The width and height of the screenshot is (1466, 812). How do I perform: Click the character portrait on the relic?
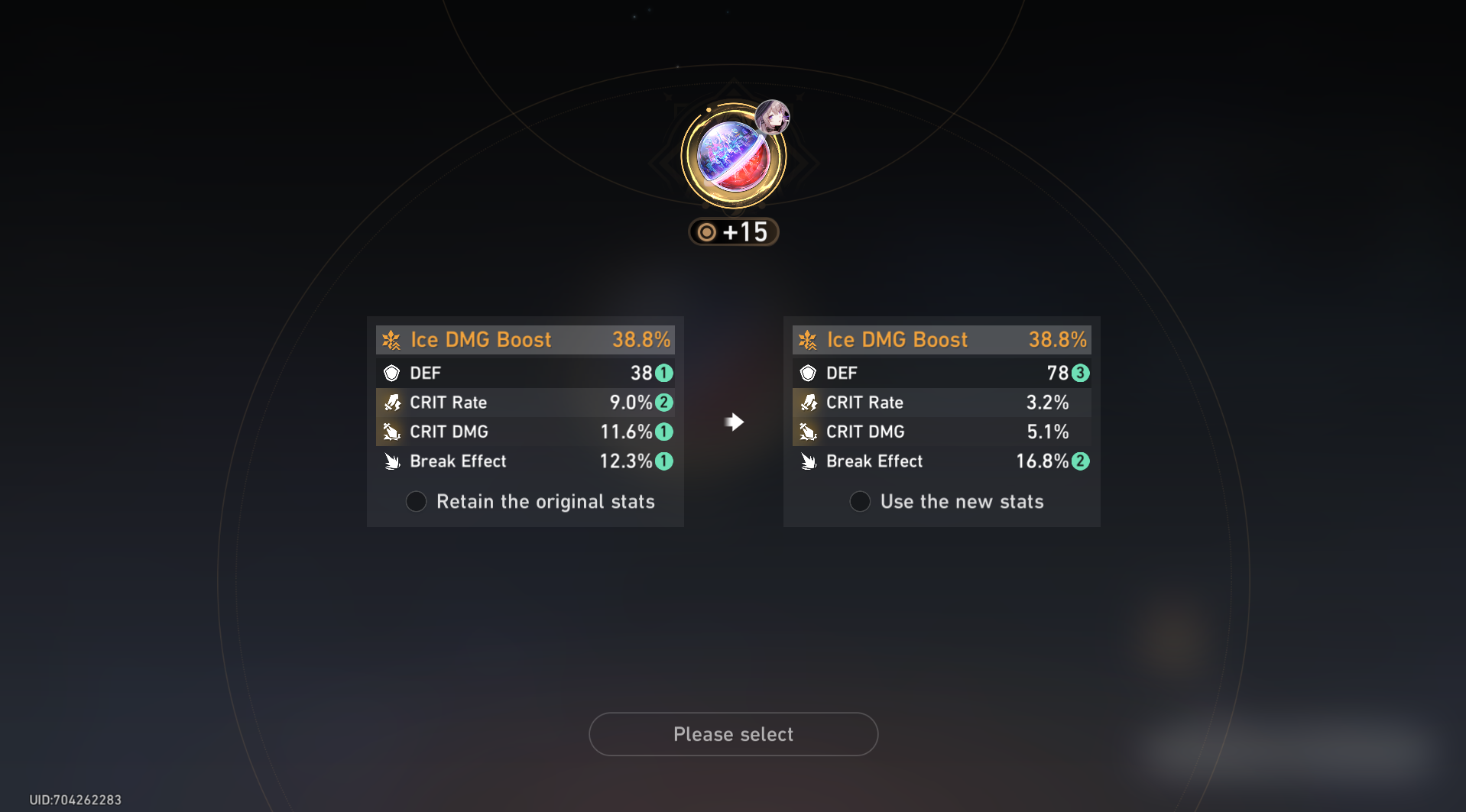point(774,116)
